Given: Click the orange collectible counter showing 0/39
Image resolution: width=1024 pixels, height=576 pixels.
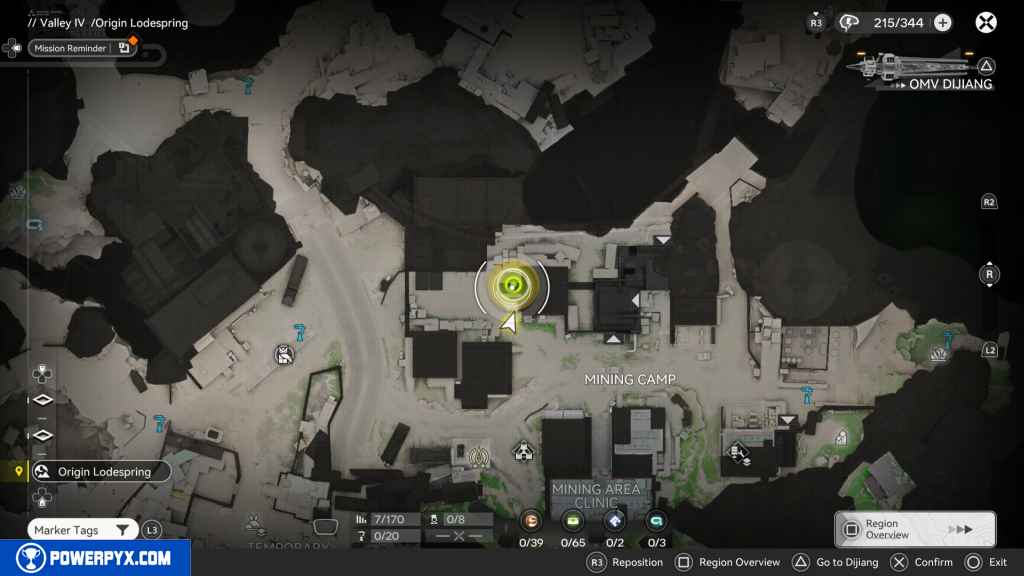Looking at the screenshot, I should (531, 520).
